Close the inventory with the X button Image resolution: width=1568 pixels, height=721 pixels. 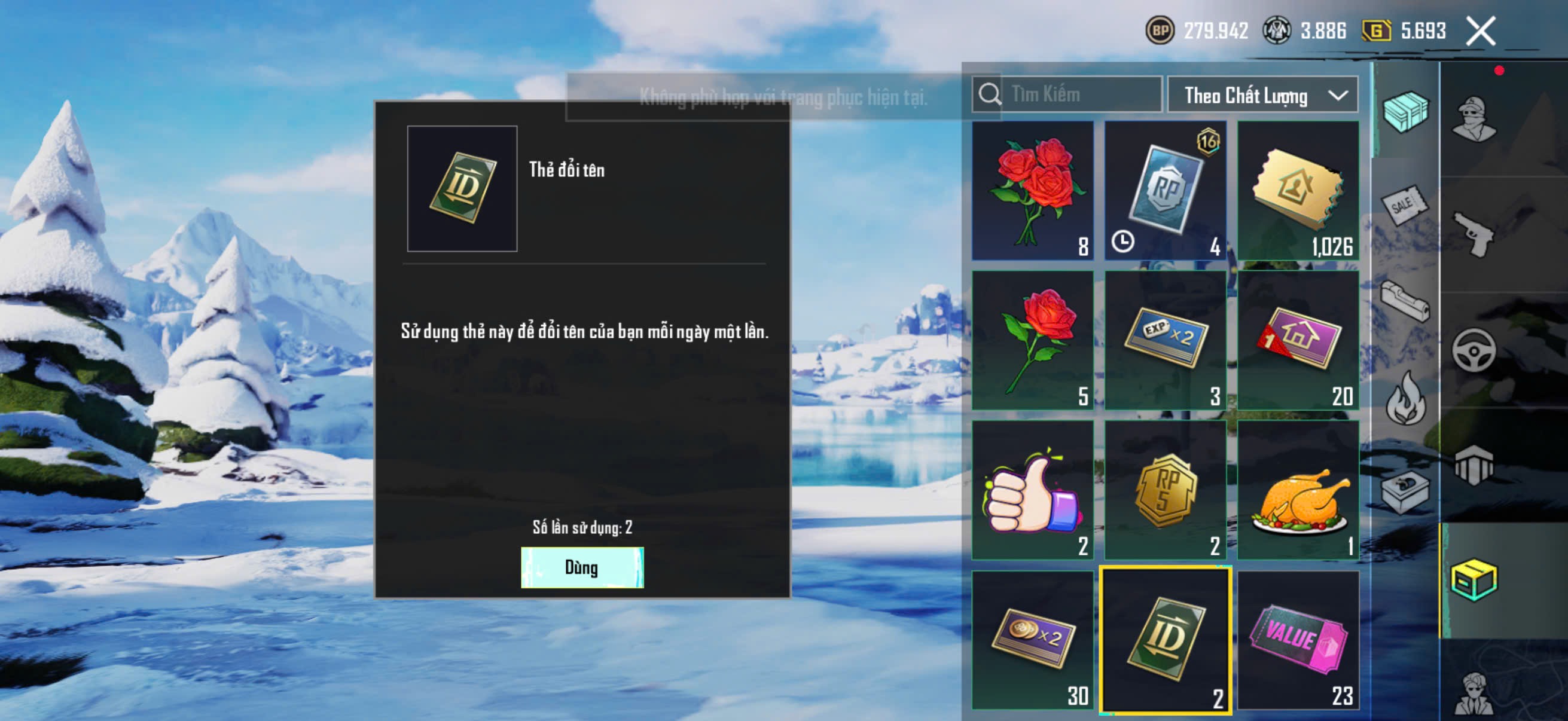(1479, 31)
